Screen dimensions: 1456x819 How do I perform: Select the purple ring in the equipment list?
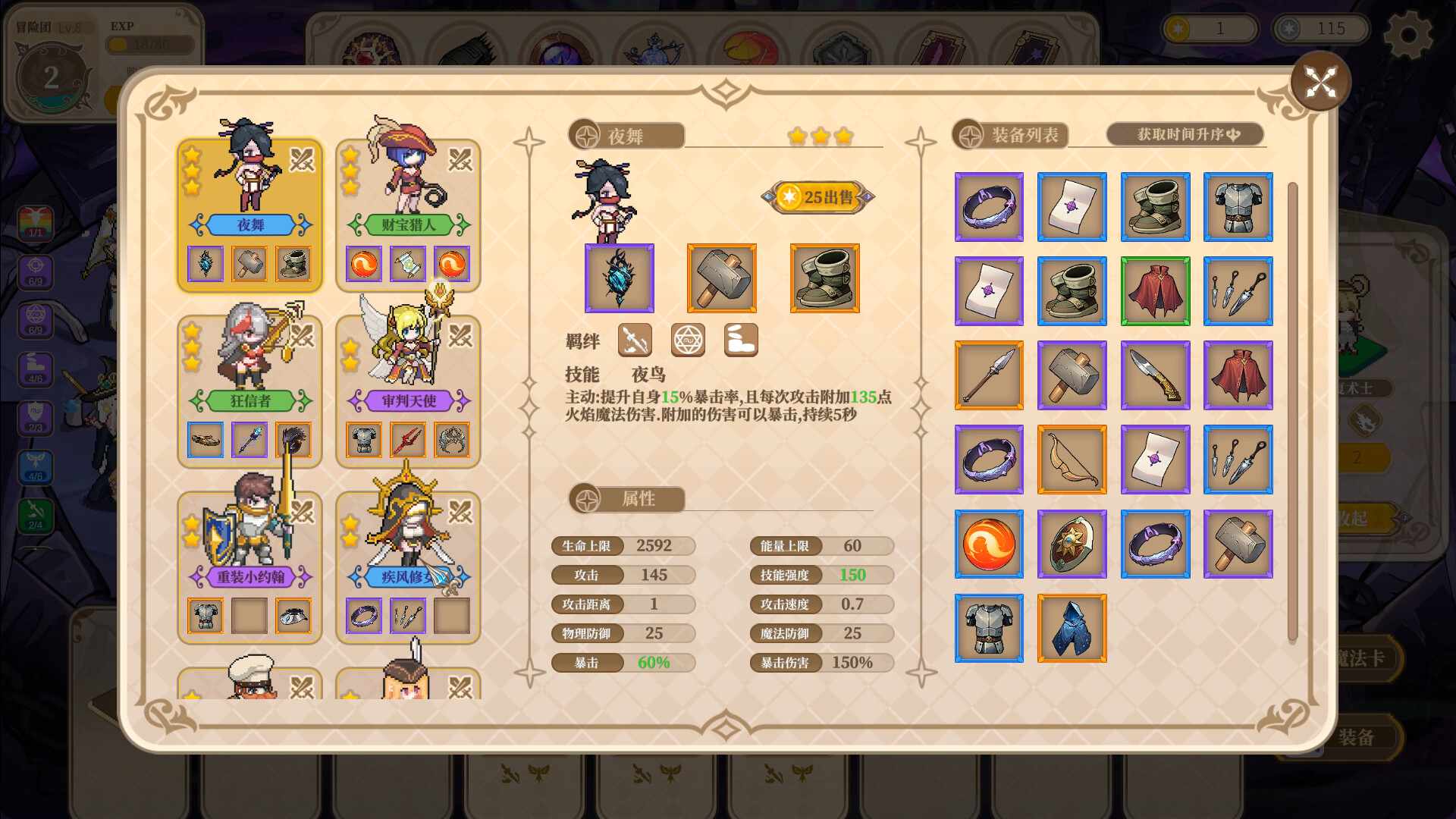(989, 207)
